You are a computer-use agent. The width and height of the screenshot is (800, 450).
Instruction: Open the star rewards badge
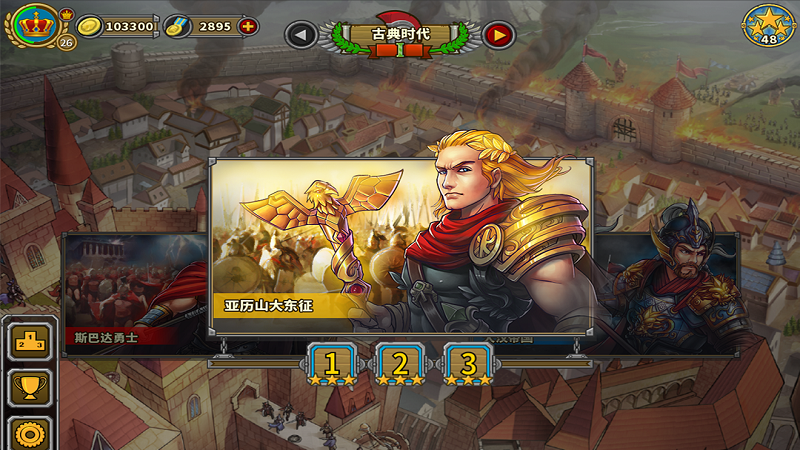pos(768,26)
